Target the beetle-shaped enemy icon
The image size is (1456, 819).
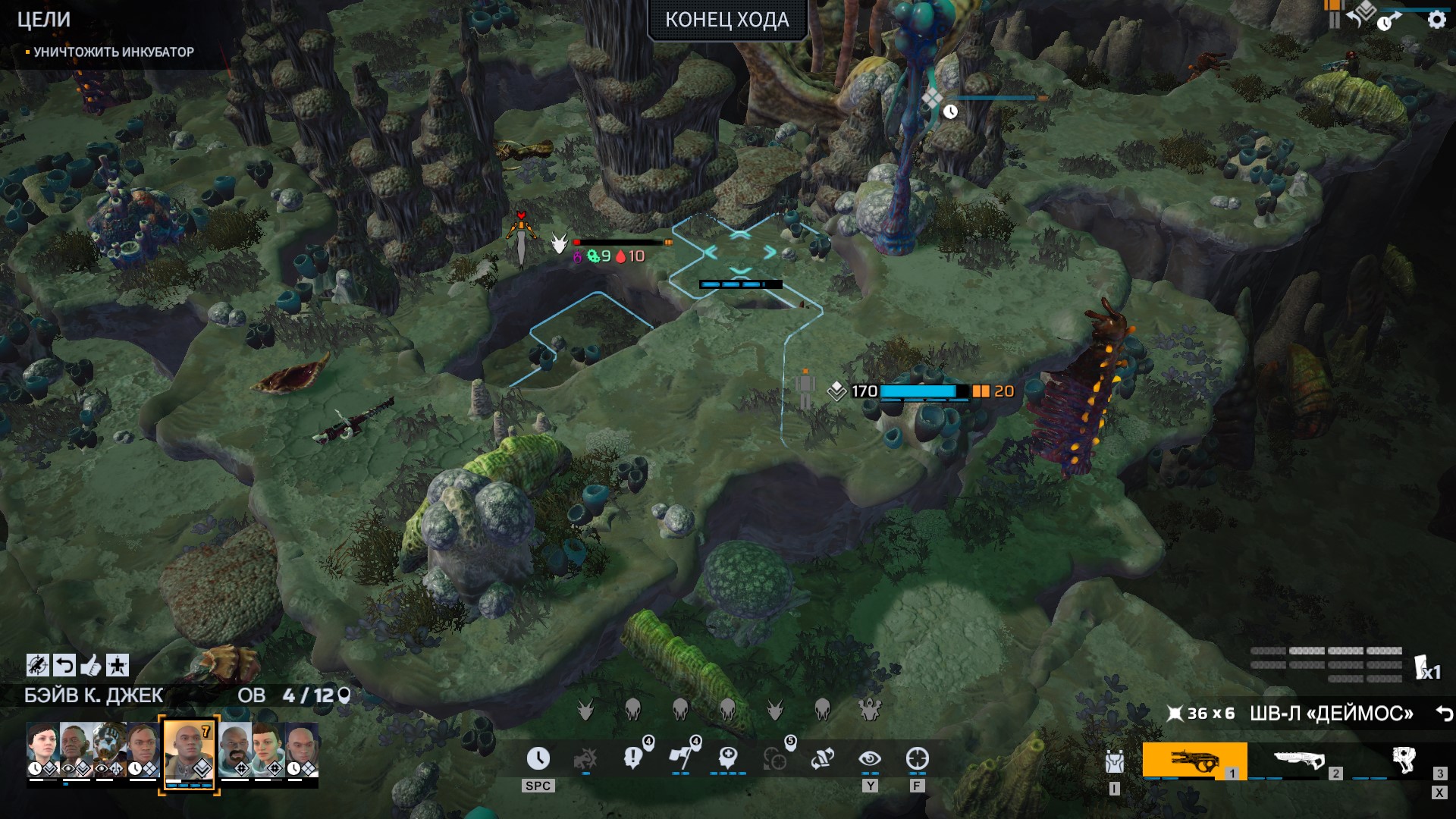869,710
